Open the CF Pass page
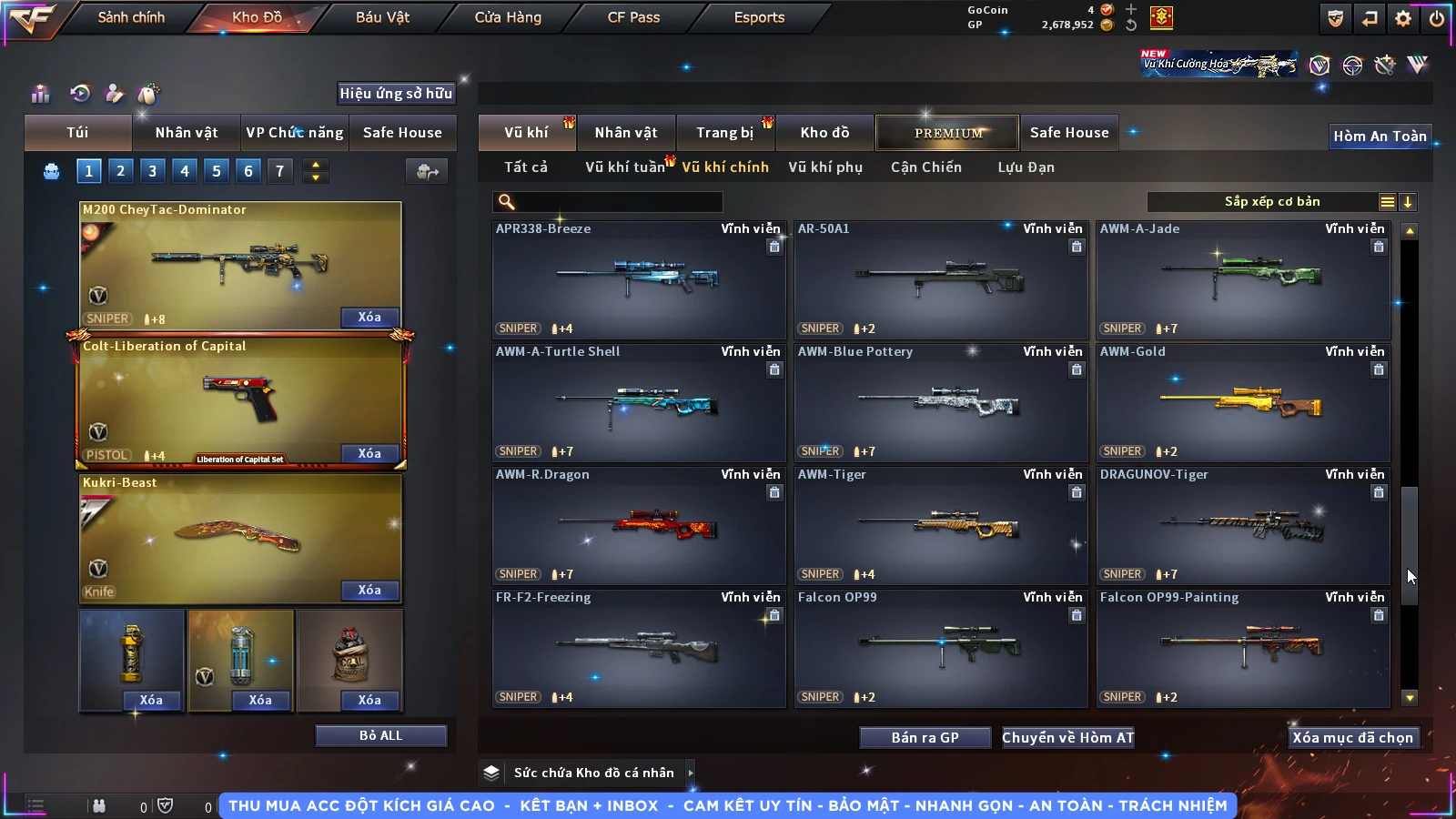The width and height of the screenshot is (1456, 819). 633,17
